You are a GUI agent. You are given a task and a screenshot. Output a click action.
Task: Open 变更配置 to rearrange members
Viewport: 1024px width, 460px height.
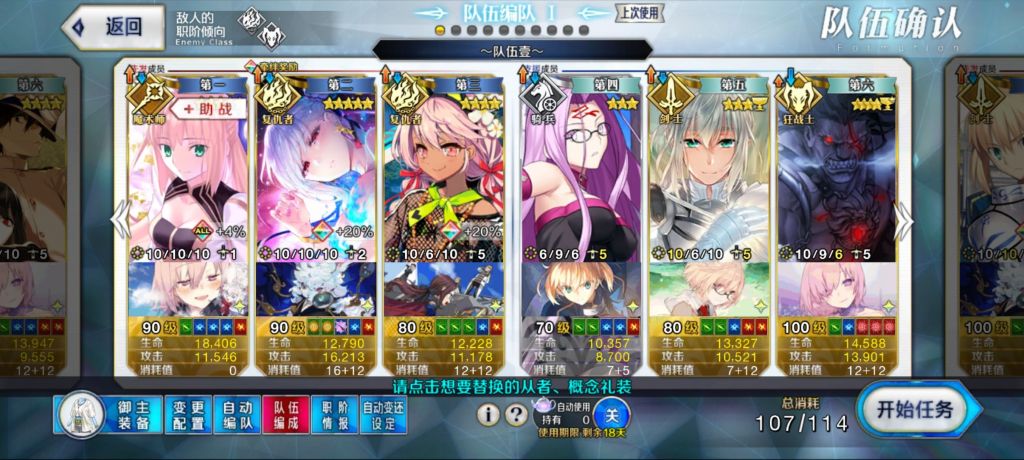[x=188, y=415]
